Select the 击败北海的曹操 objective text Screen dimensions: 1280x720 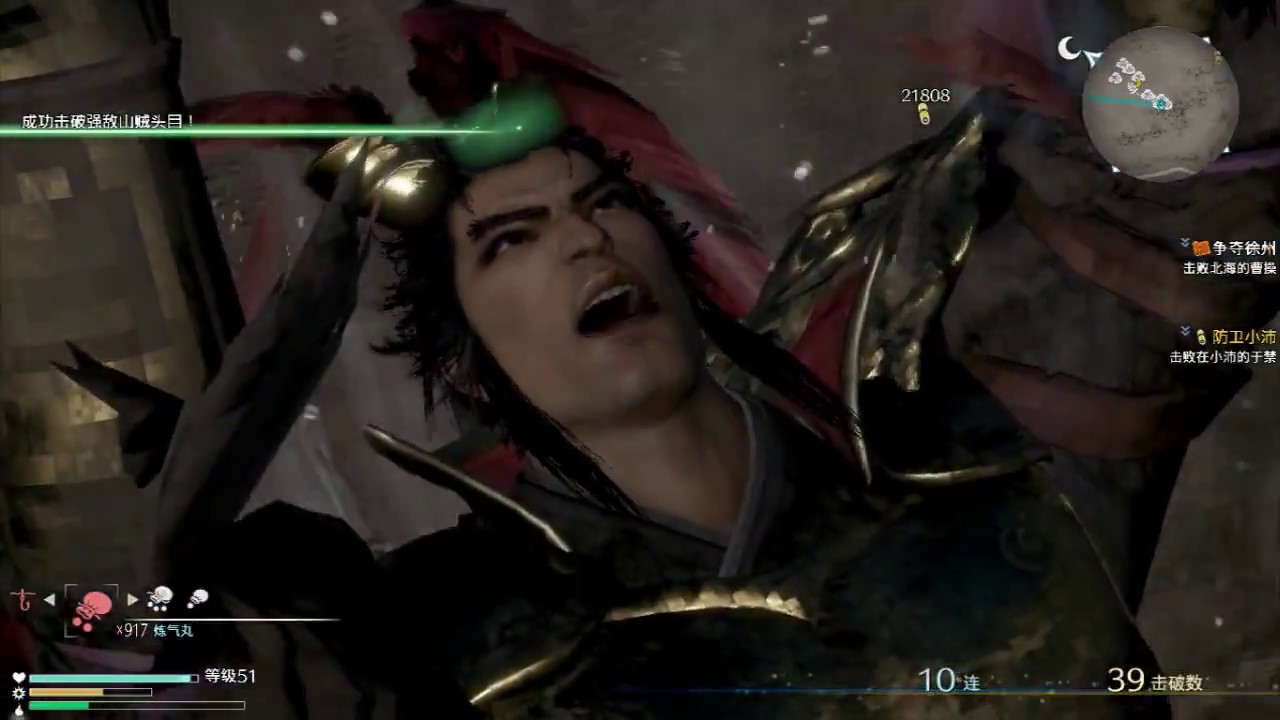[x=1230, y=268]
